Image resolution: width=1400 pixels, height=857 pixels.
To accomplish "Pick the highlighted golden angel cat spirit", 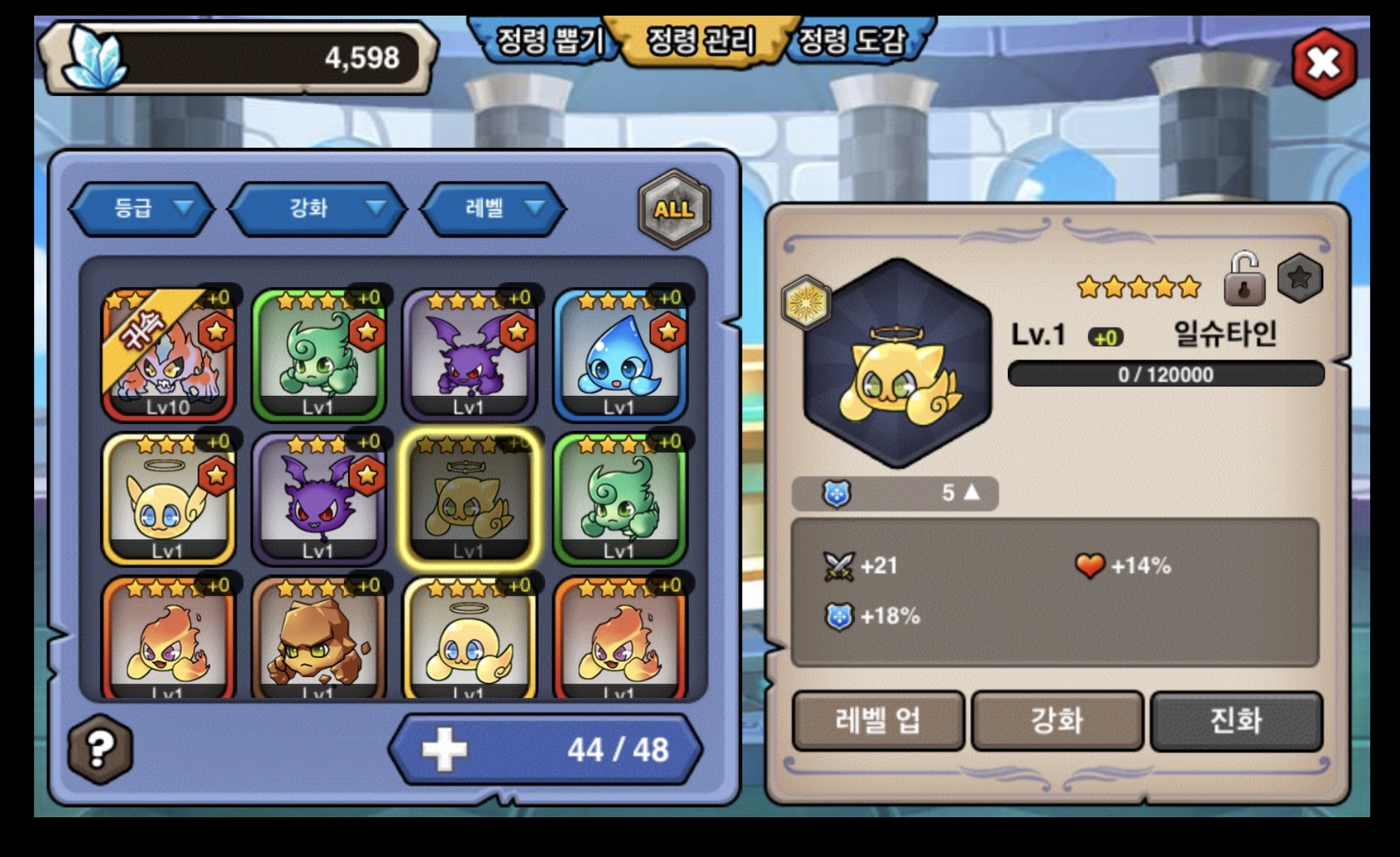I will pos(469,499).
